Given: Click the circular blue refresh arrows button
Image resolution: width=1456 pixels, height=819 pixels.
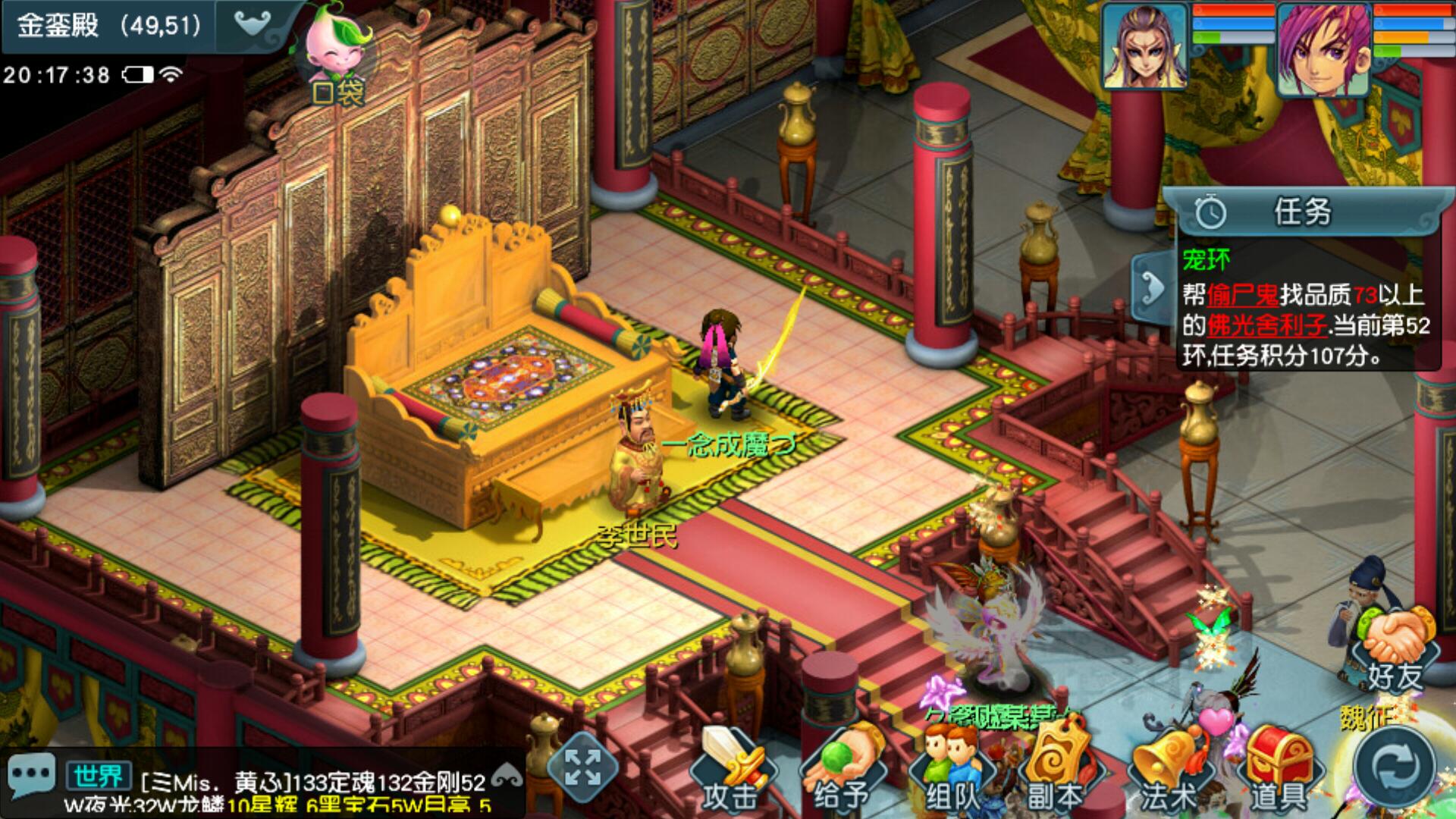Looking at the screenshot, I should (x=1395, y=767).
